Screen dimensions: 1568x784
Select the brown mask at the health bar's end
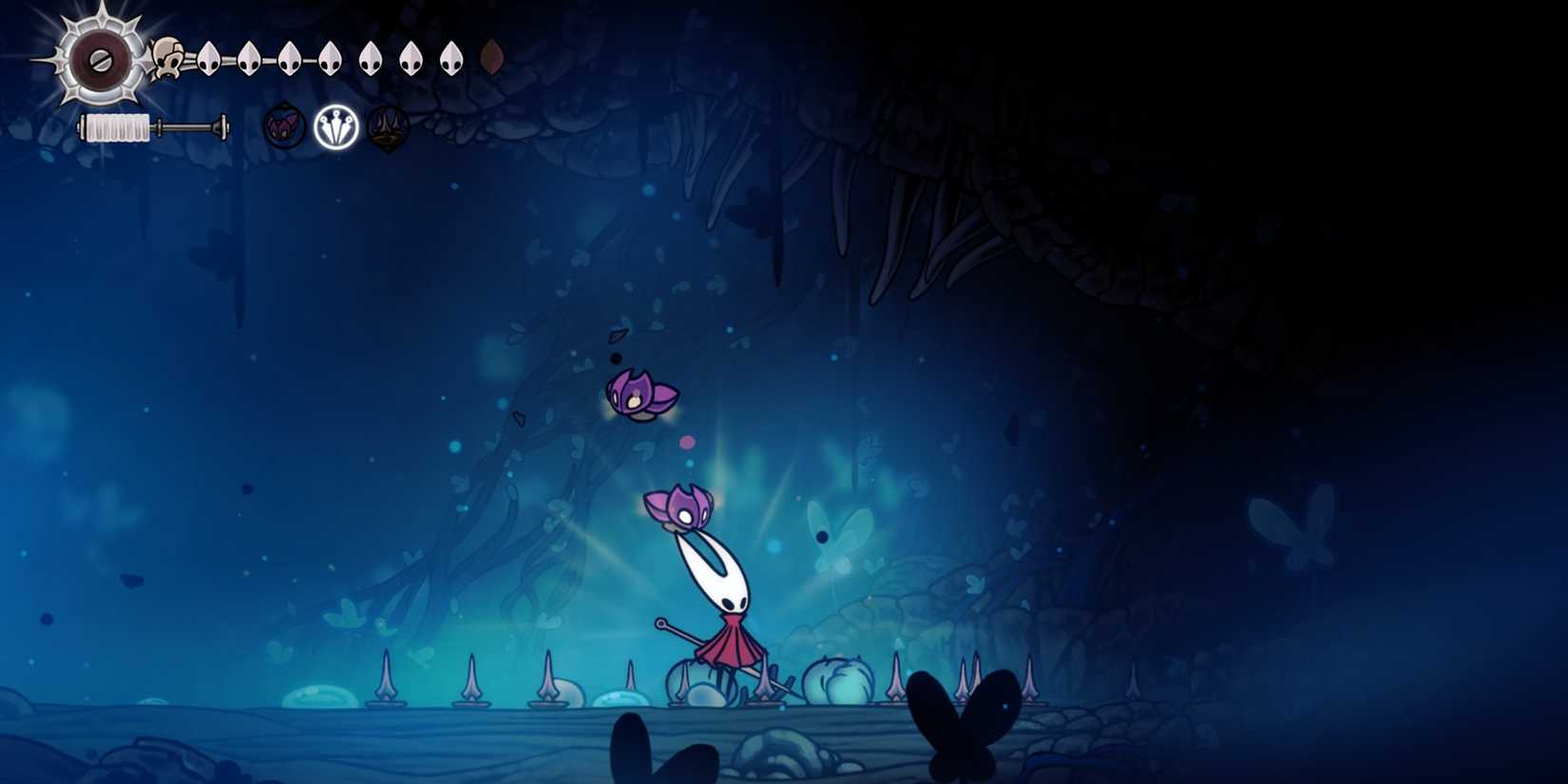[x=492, y=57]
